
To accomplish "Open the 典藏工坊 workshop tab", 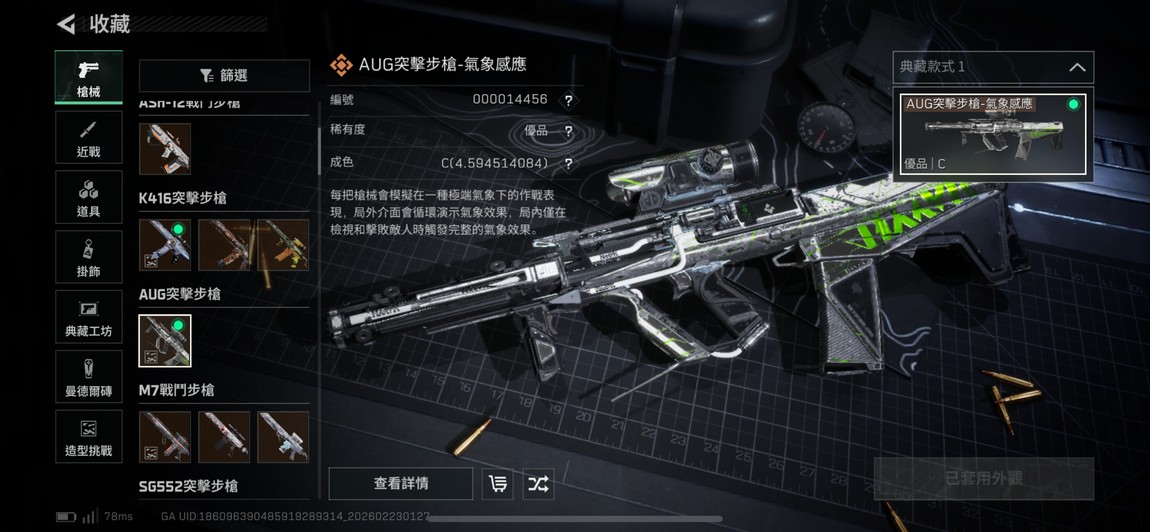I will (89, 318).
